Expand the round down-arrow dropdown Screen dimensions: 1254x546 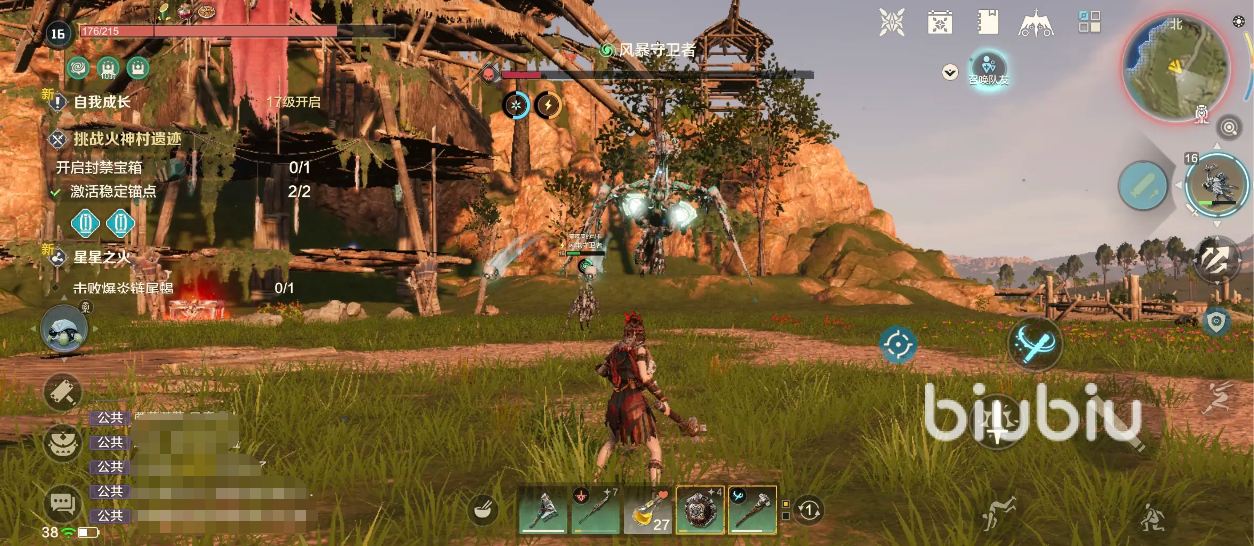950,72
